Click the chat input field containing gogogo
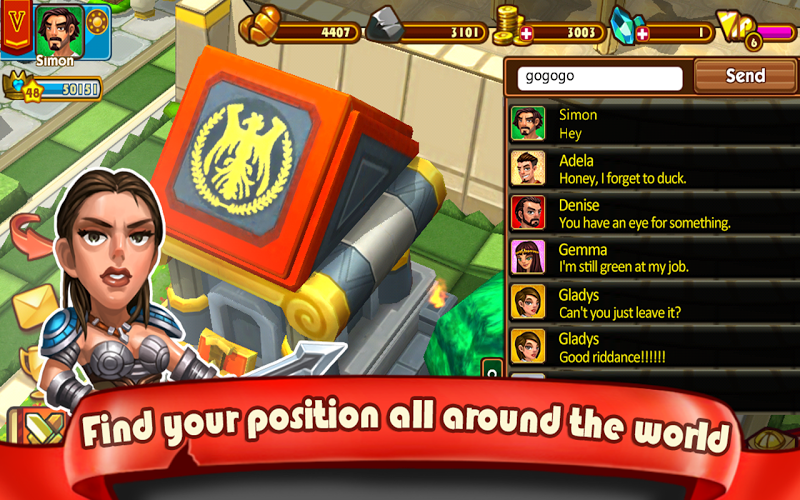The width and height of the screenshot is (800, 500). coord(598,77)
